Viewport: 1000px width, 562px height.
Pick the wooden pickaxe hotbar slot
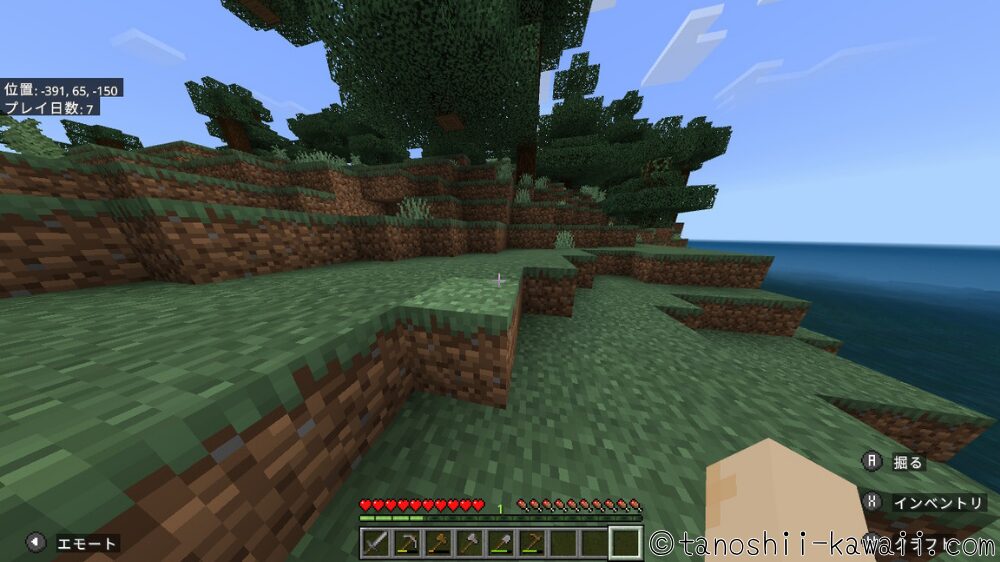click(531, 543)
